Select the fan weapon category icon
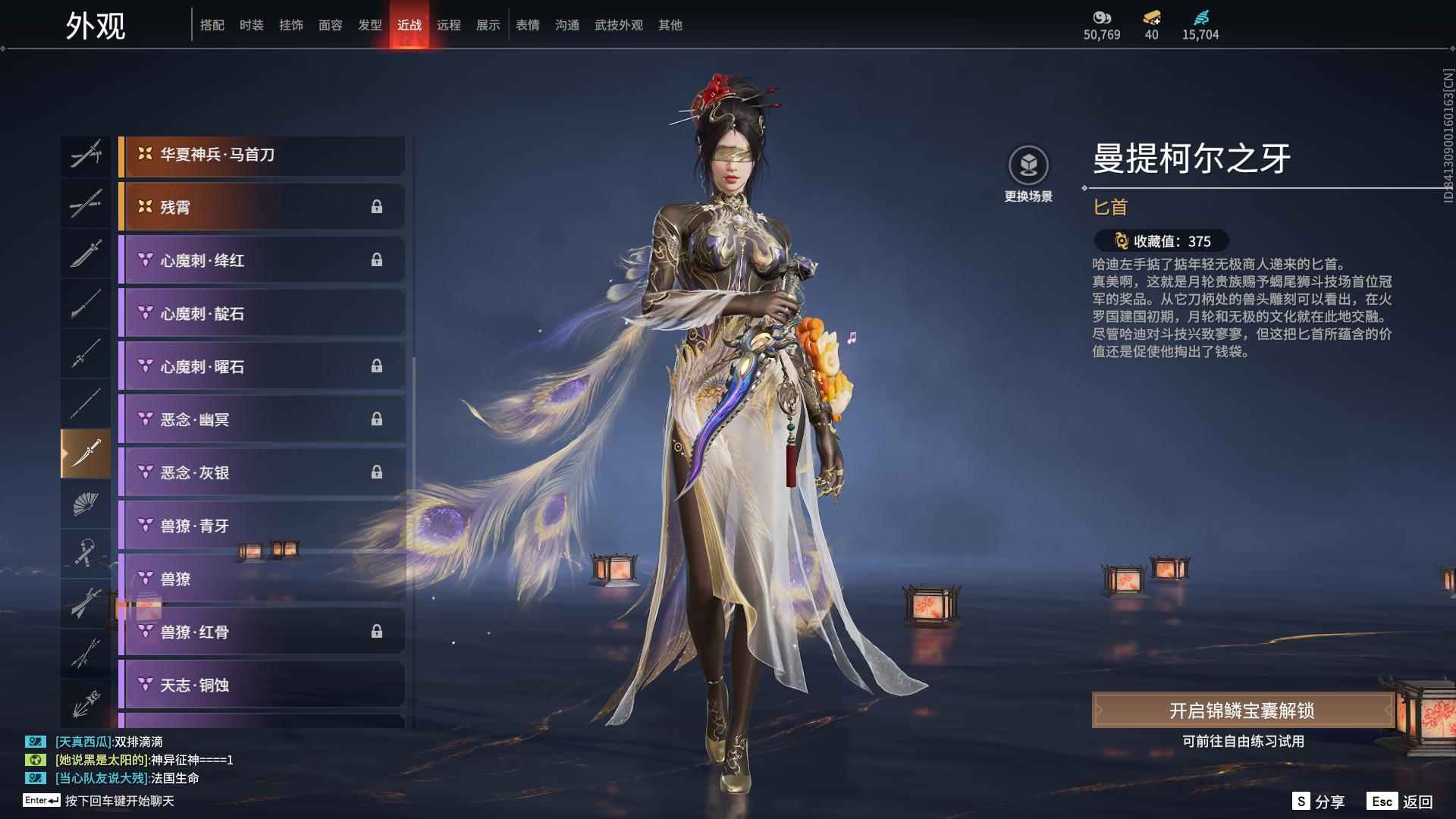The height and width of the screenshot is (819, 1456). tap(86, 506)
